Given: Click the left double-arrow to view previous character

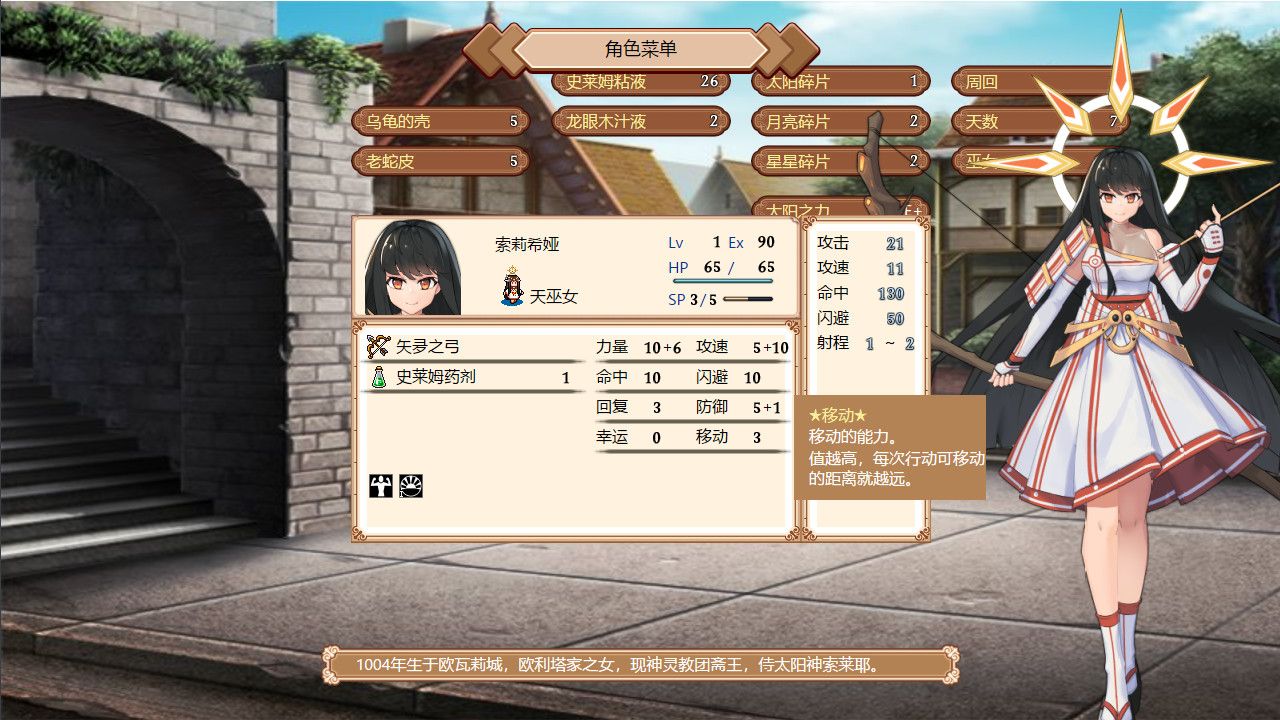Looking at the screenshot, I should [x=492, y=46].
